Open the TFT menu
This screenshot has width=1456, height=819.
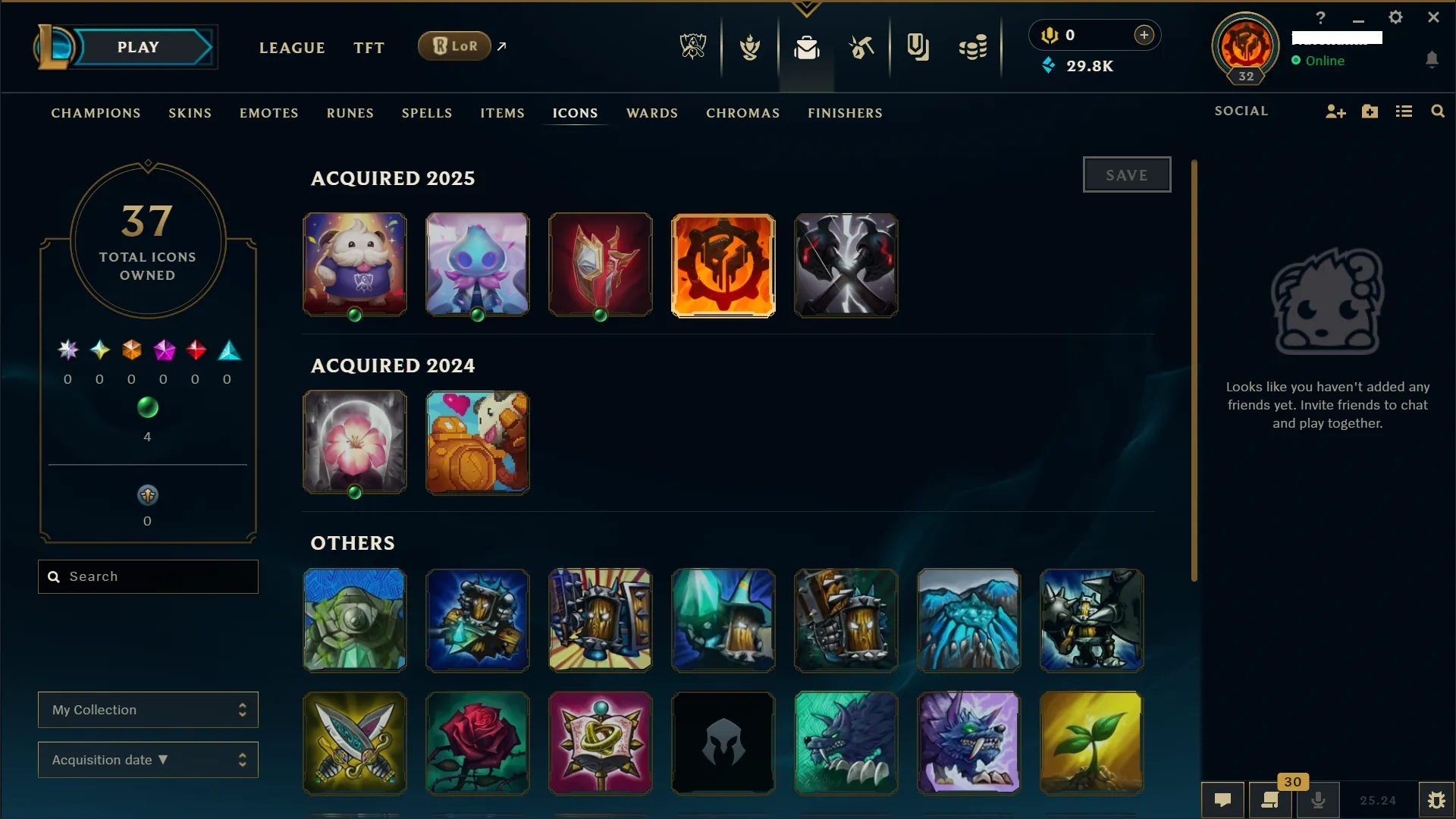tap(369, 47)
